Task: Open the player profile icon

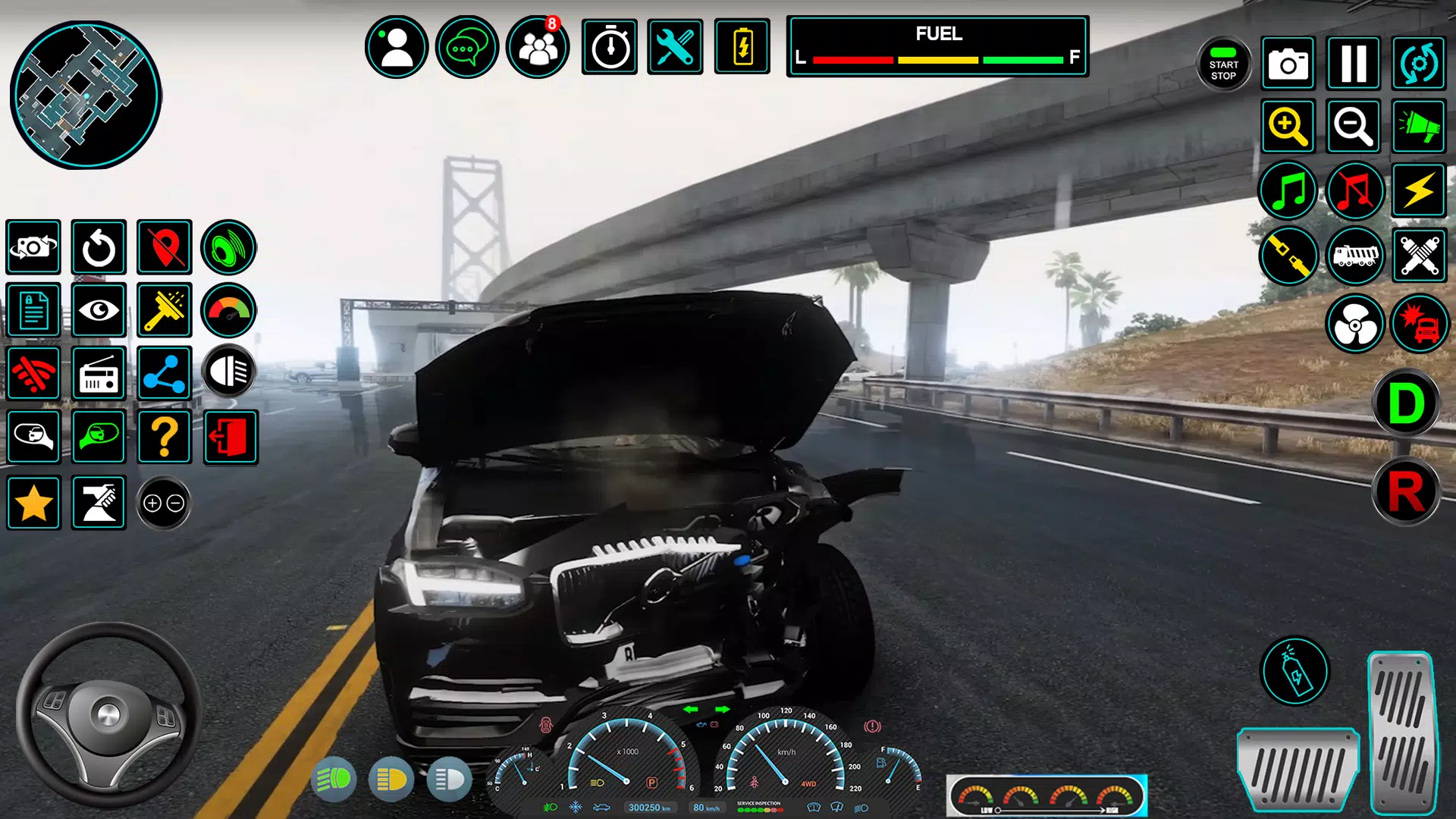Action: click(x=397, y=47)
